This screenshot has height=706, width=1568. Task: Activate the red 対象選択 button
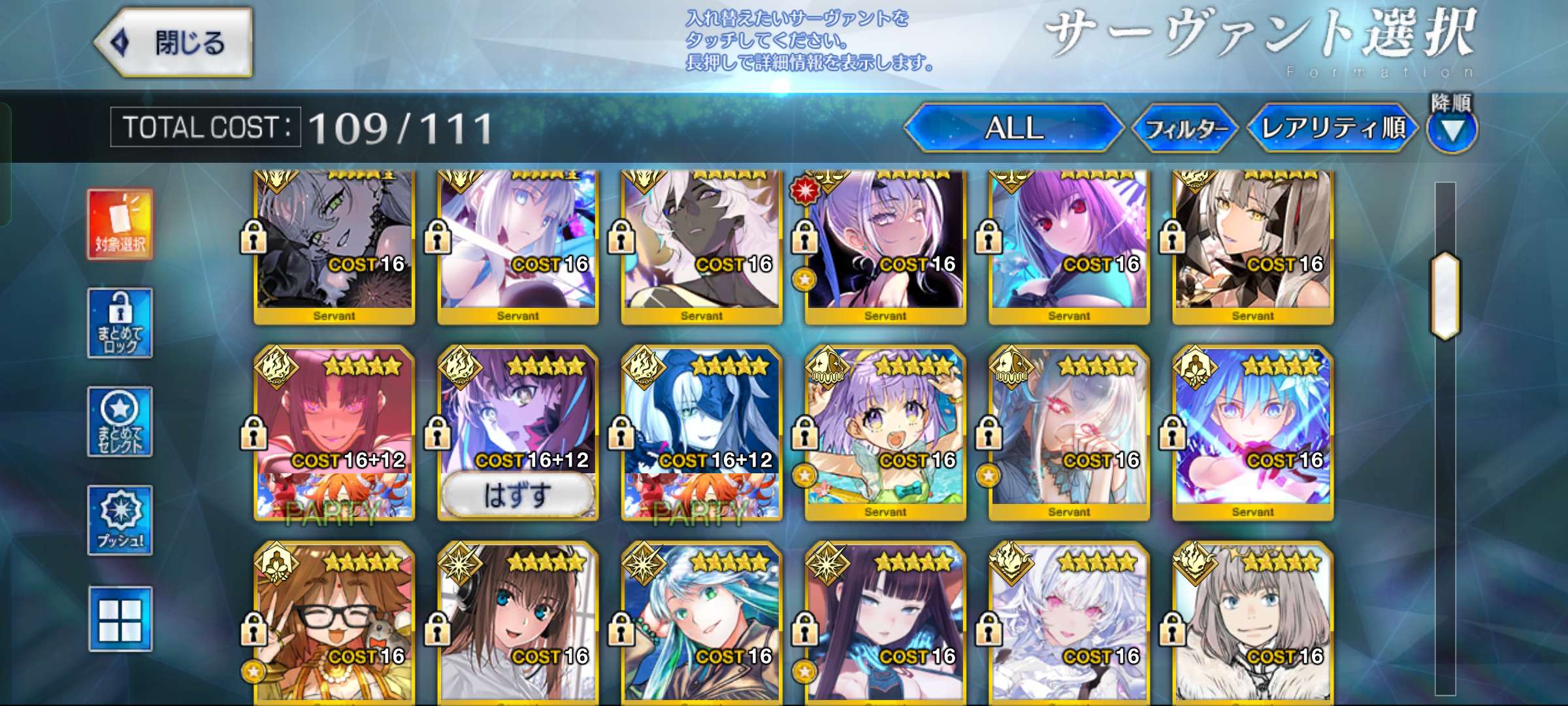click(120, 224)
